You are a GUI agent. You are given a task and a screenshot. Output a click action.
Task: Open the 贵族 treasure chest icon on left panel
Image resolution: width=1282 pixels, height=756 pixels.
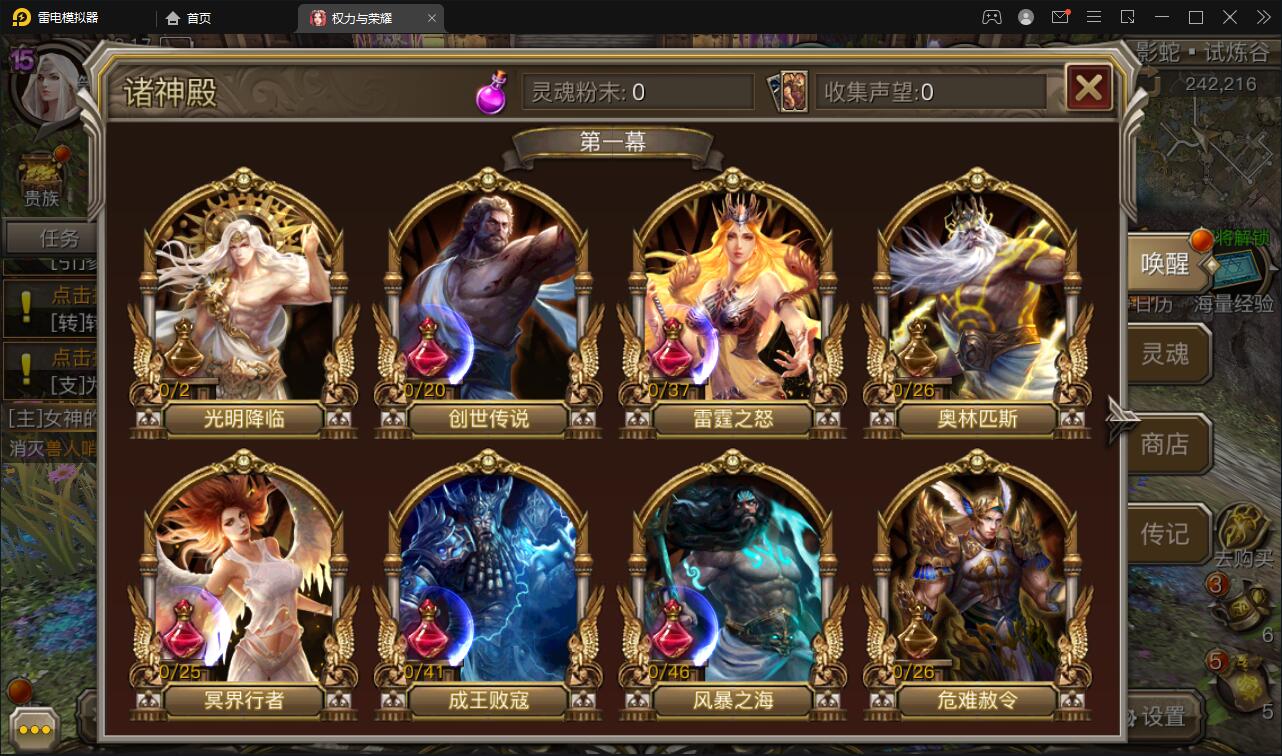pos(42,168)
